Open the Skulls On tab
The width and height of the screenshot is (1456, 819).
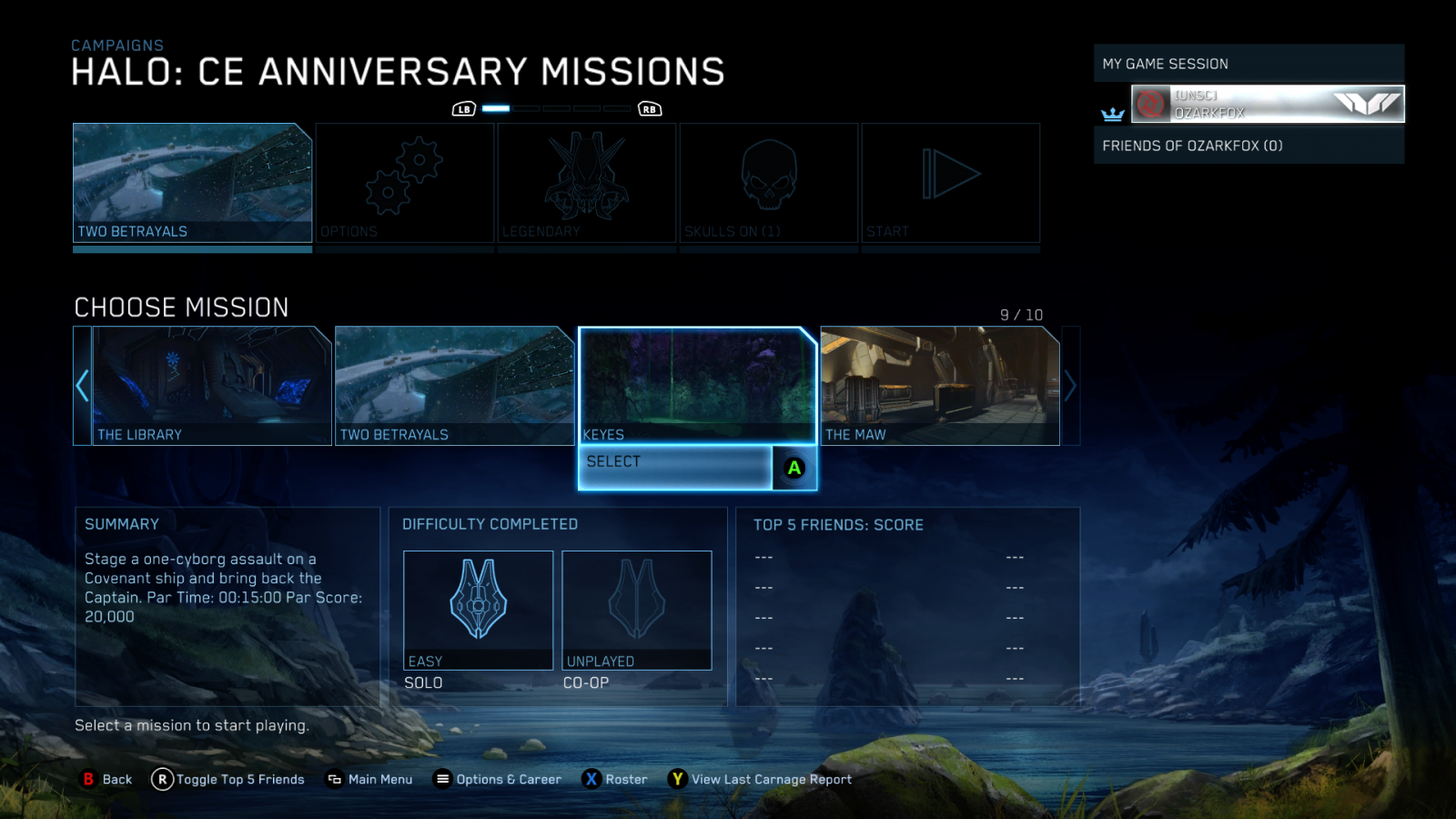point(769,182)
